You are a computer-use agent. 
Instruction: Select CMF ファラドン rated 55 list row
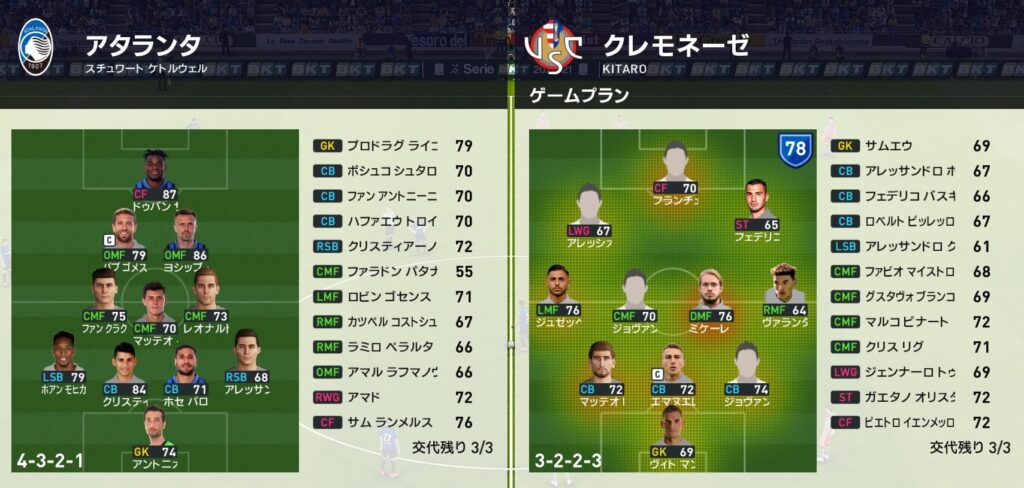point(392,272)
